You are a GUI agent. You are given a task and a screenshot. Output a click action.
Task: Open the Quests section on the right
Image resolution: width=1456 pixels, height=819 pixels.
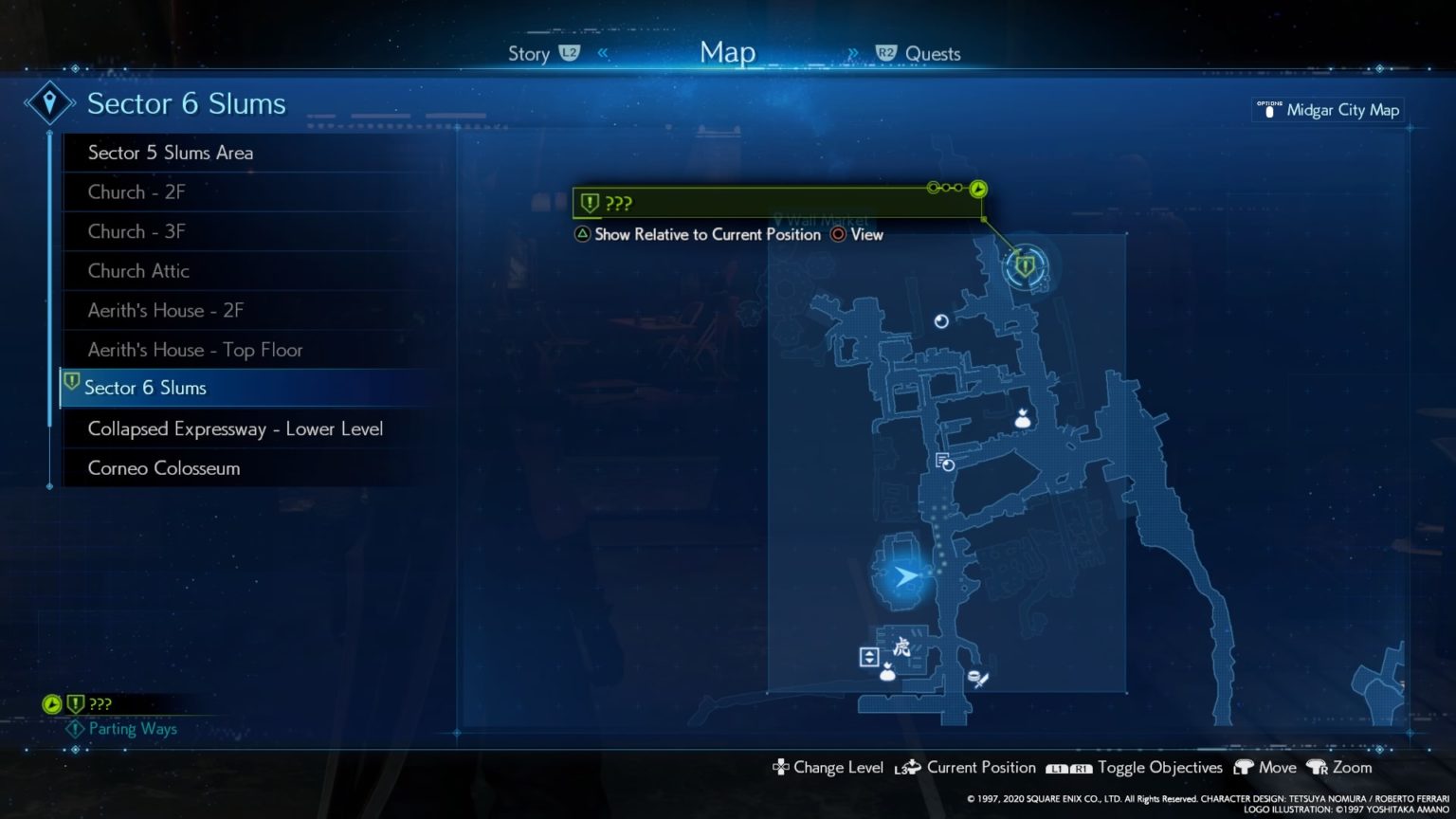[x=932, y=53]
